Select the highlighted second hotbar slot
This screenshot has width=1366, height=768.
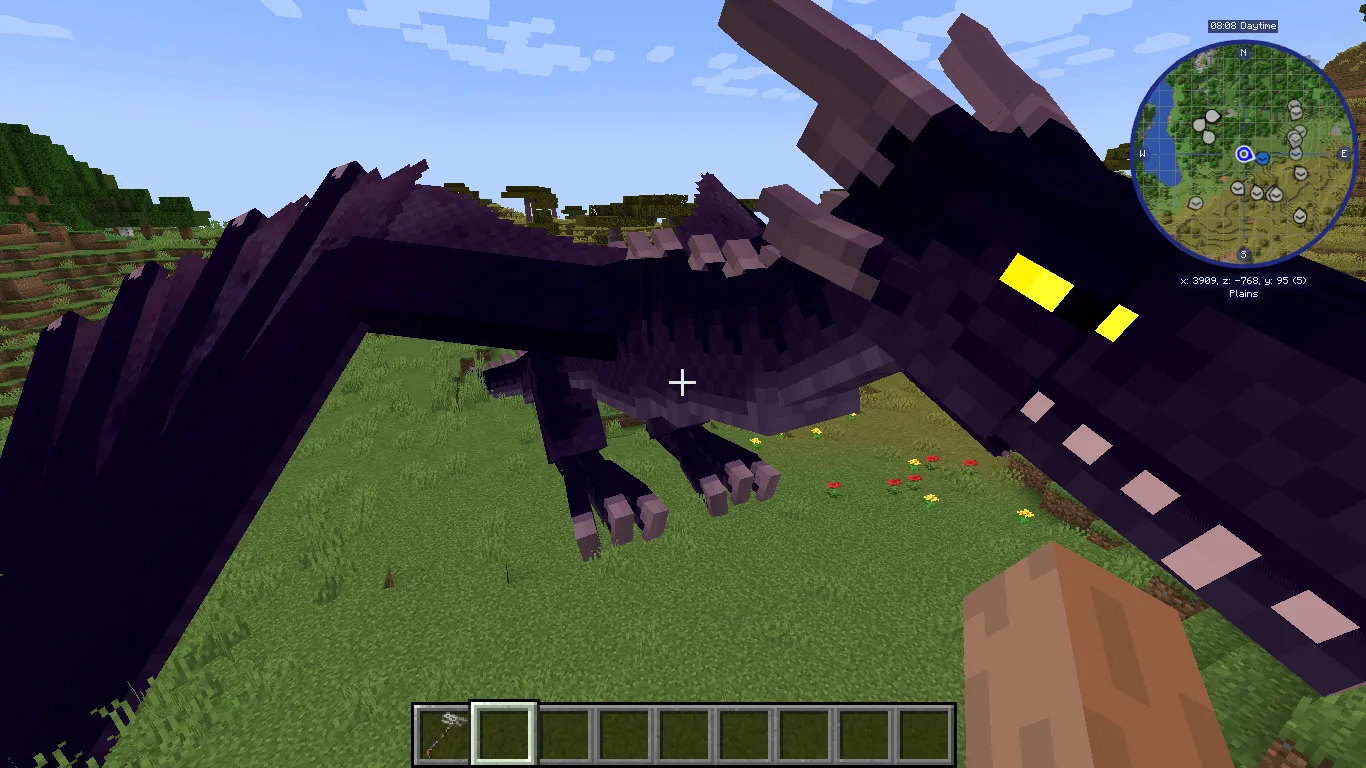pyautogui.click(x=501, y=732)
